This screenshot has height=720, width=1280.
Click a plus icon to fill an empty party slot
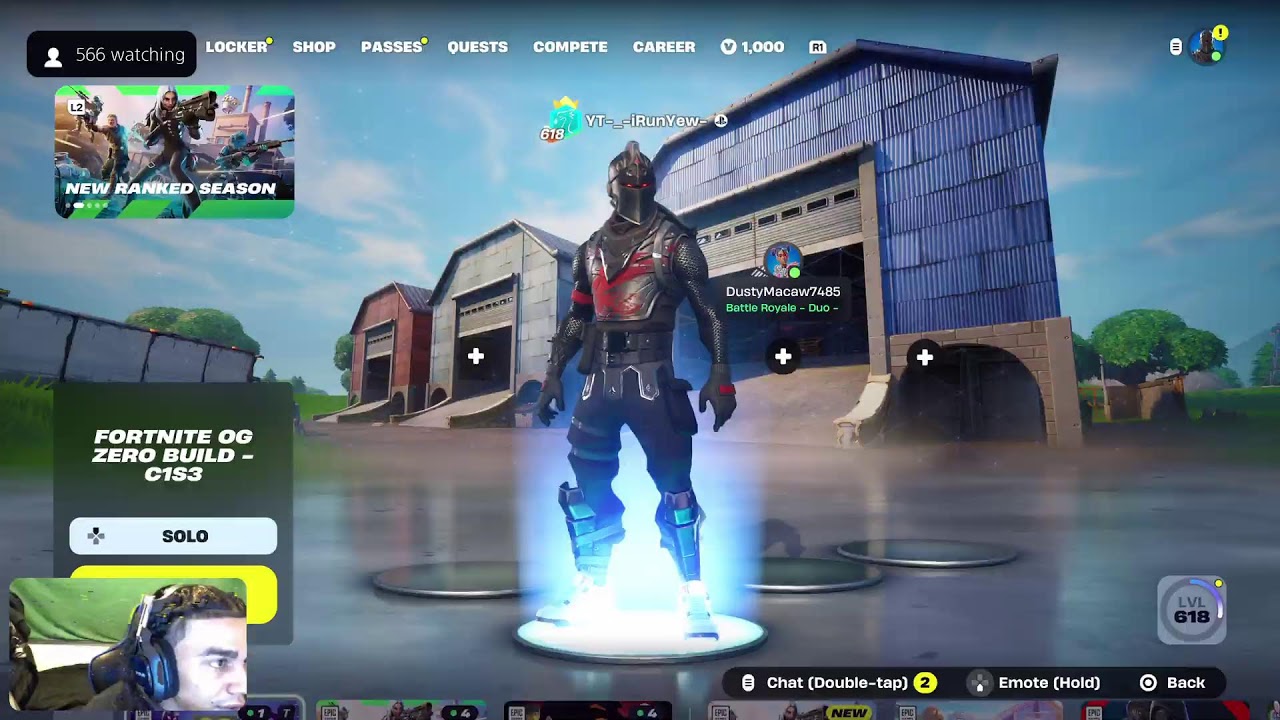click(475, 355)
